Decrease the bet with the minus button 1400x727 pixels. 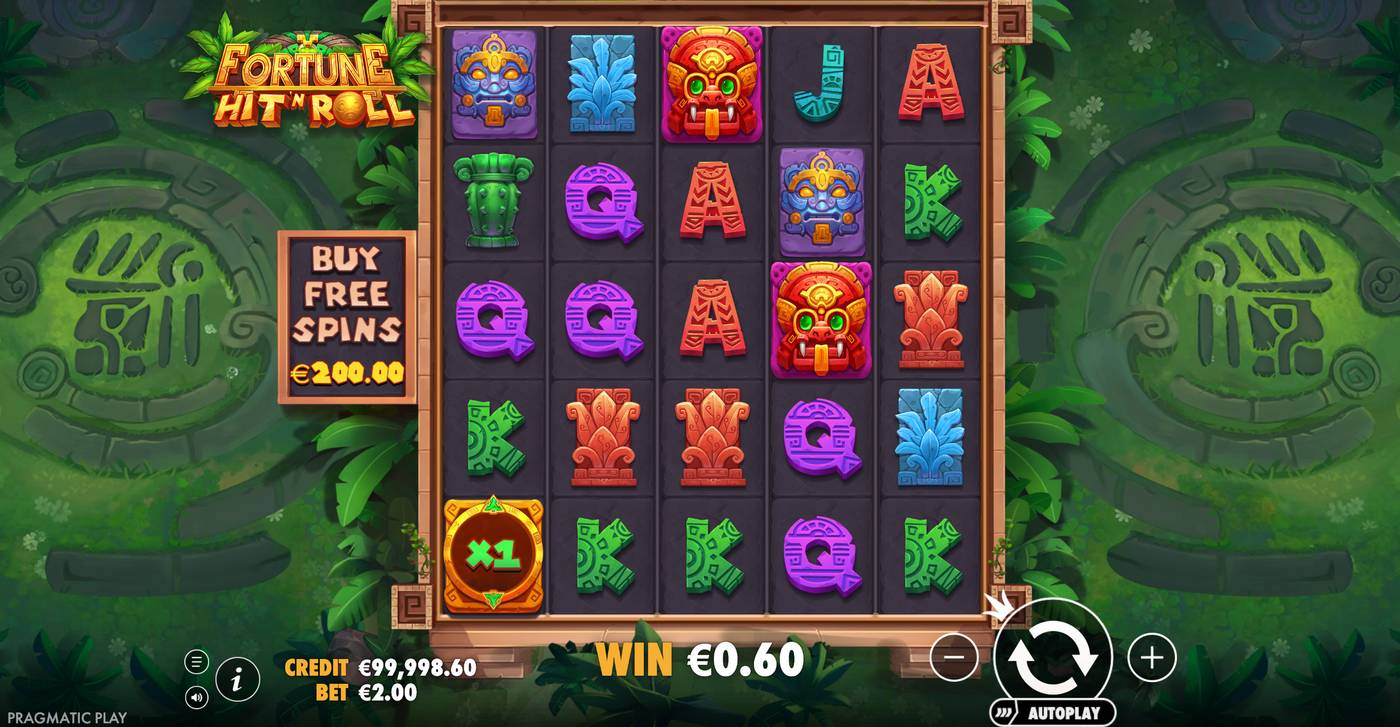(954, 657)
